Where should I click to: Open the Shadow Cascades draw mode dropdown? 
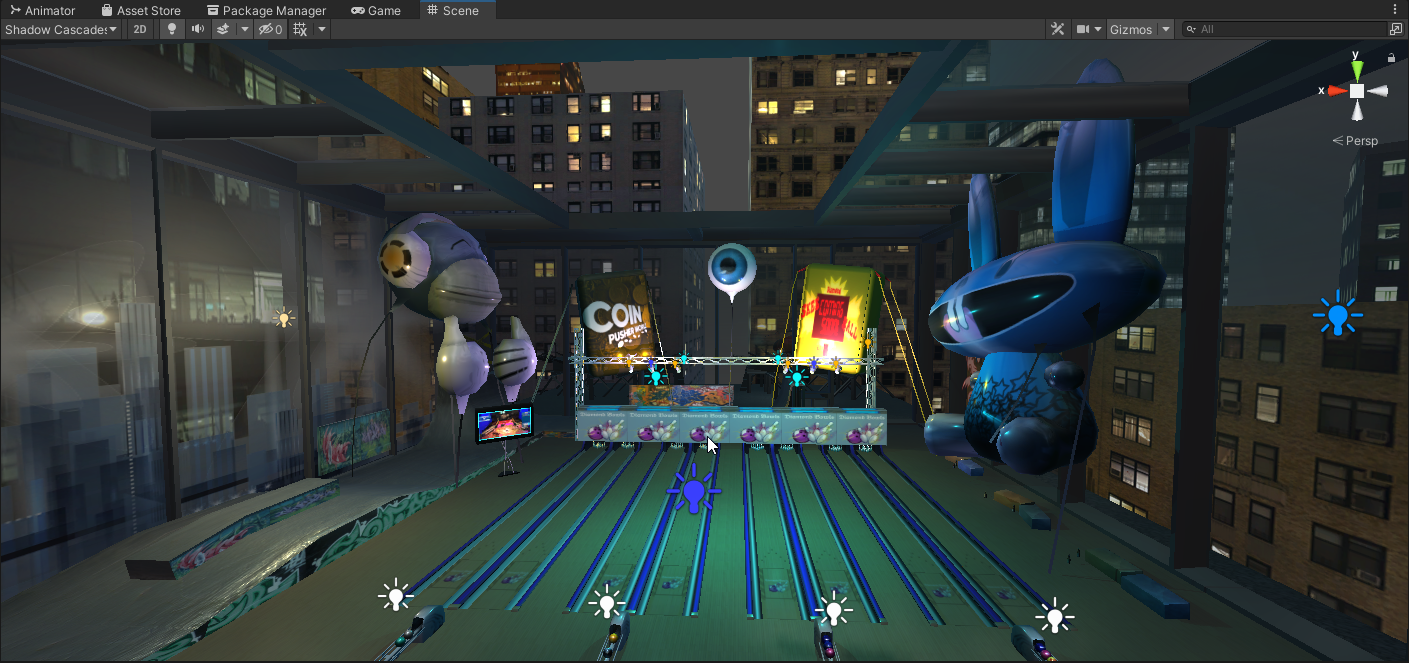tap(61, 29)
